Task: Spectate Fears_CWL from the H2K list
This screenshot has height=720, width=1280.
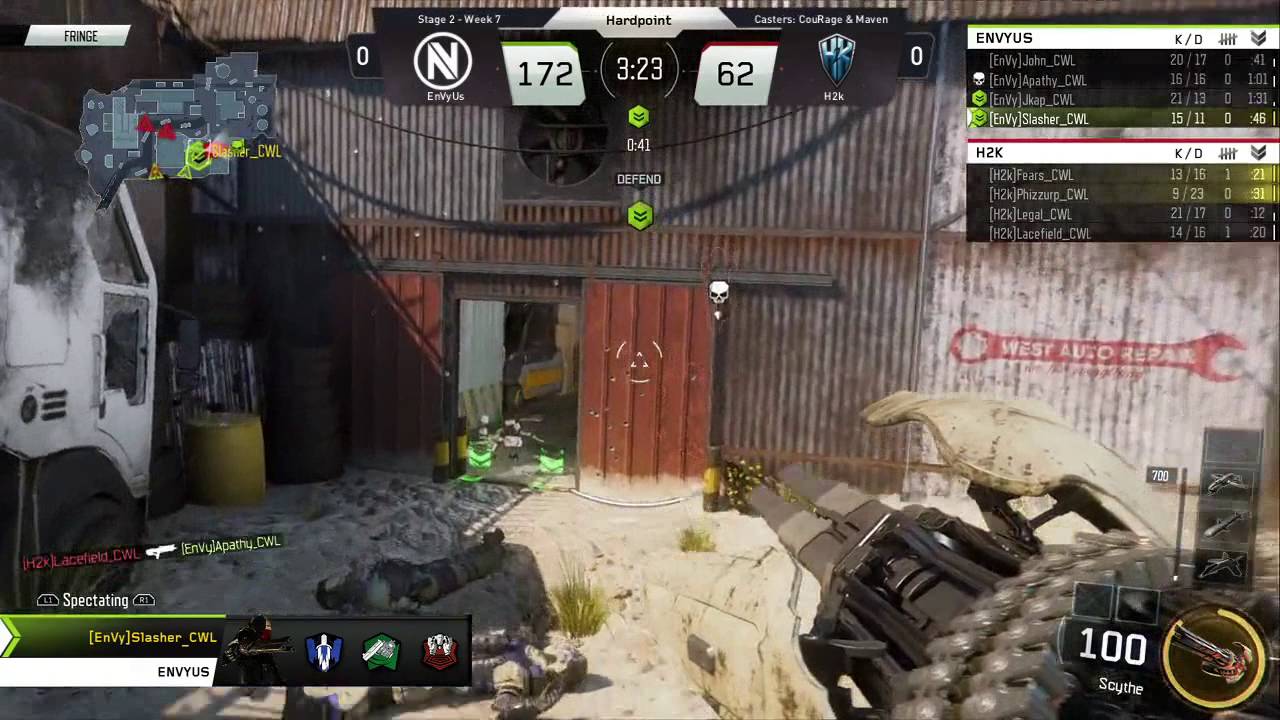Action: [x=1120, y=175]
